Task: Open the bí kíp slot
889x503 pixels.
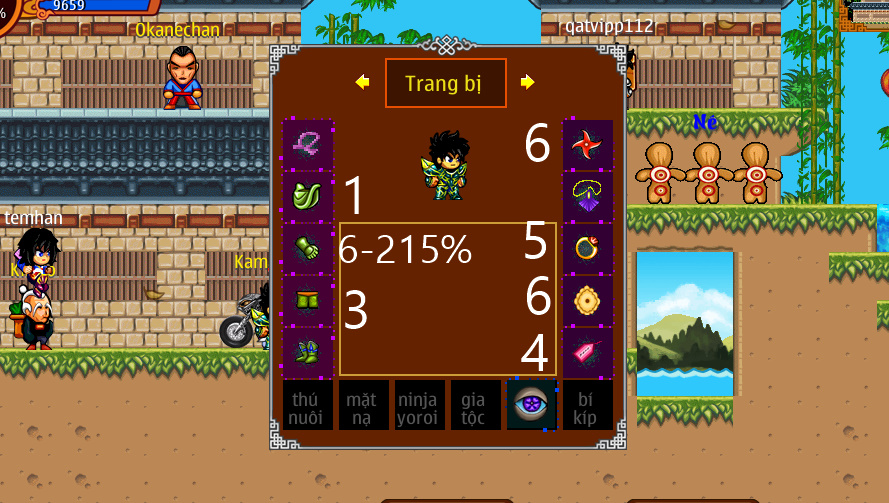Action: [x=587, y=405]
